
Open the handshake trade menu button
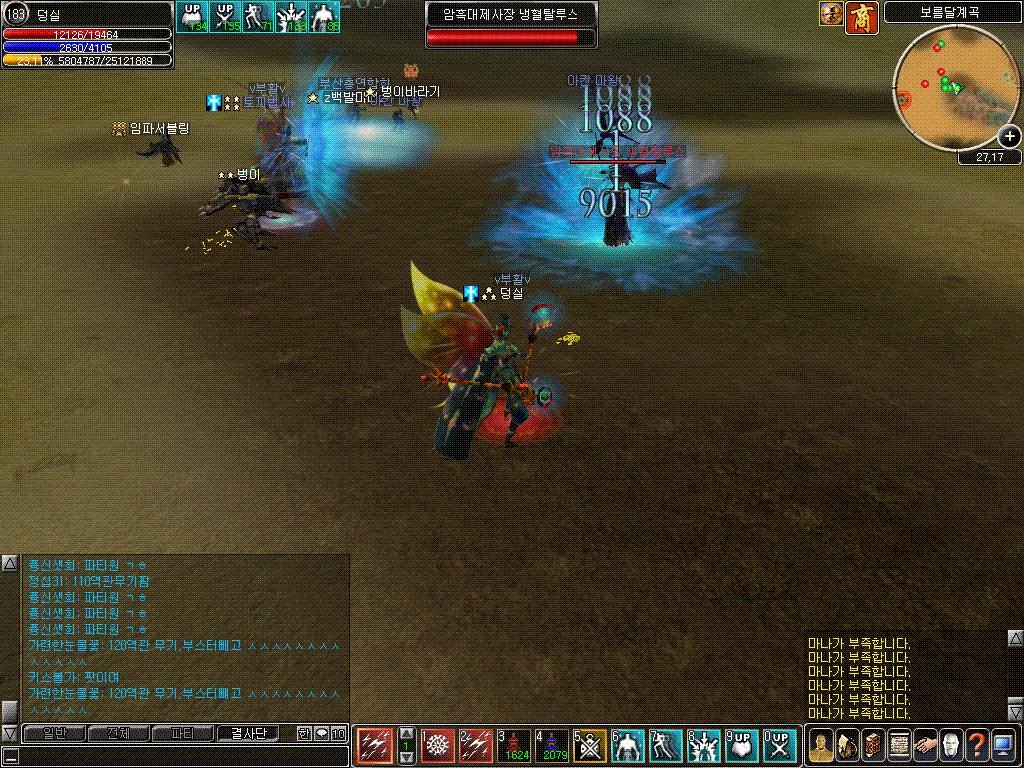pyautogui.click(x=925, y=745)
